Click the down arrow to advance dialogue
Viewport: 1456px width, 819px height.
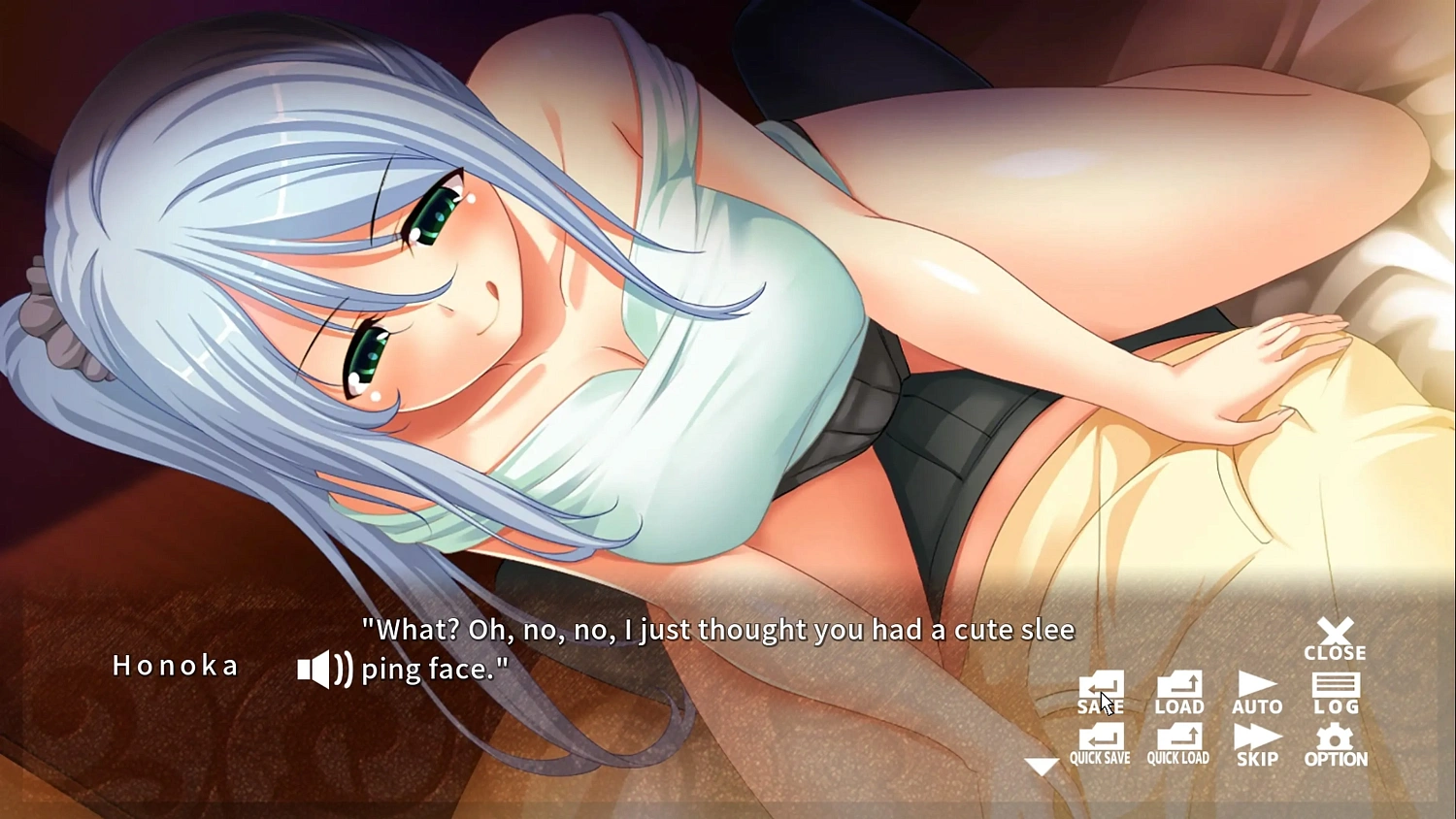[x=1042, y=767]
